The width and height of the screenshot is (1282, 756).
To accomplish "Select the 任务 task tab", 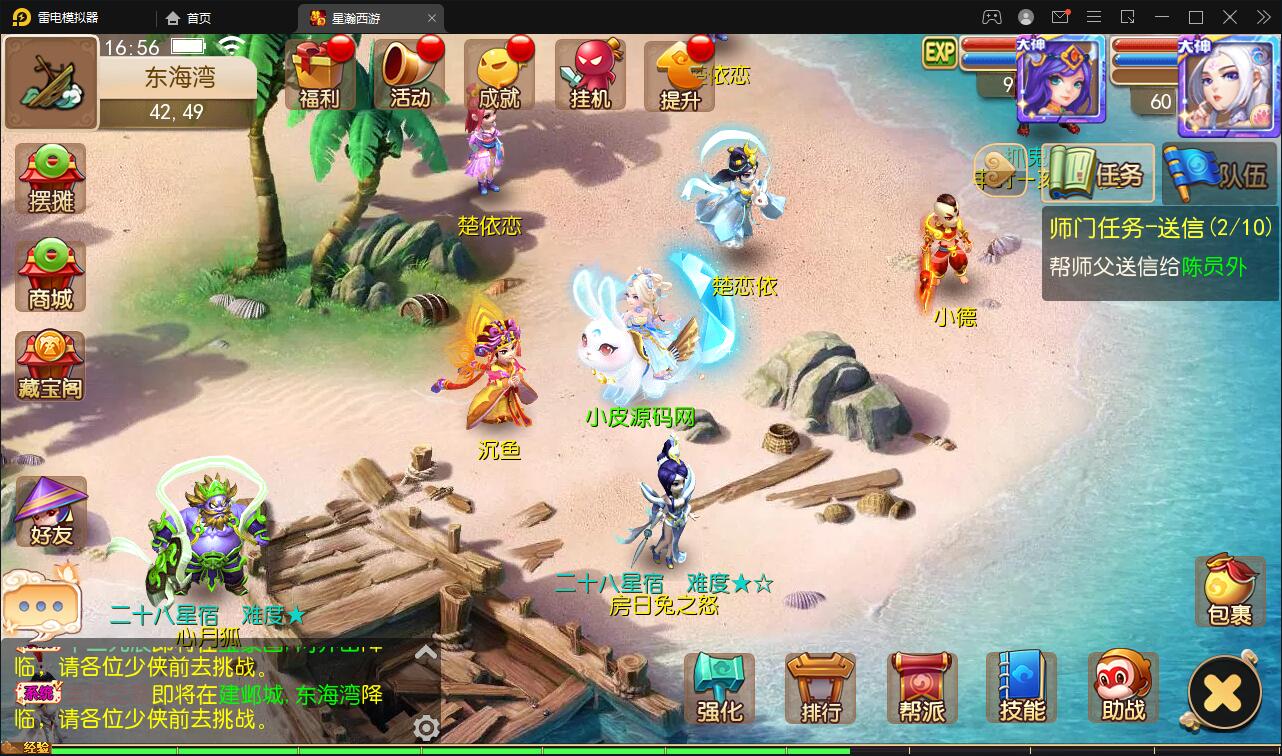I will tap(1097, 172).
